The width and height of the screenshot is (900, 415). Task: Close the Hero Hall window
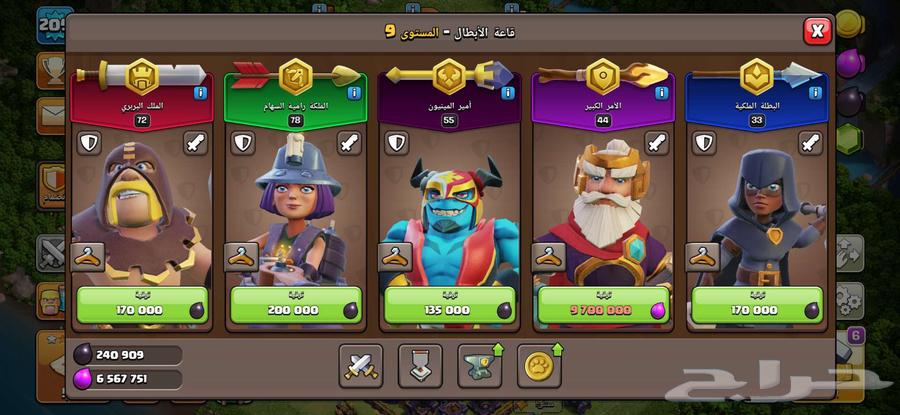[x=817, y=32]
